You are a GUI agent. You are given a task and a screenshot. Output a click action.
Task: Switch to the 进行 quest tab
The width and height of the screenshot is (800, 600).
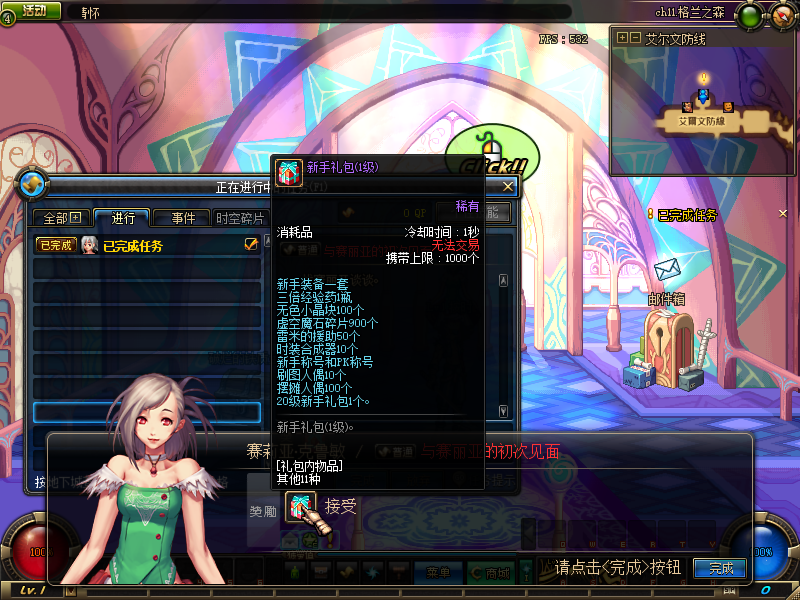pyautogui.click(x=122, y=218)
